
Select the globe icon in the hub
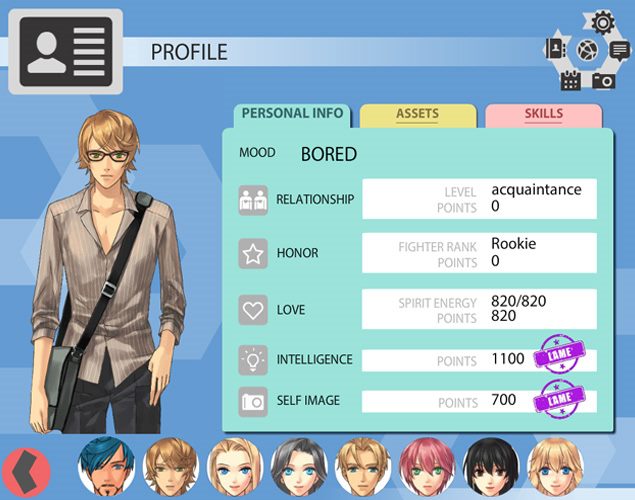[587, 49]
